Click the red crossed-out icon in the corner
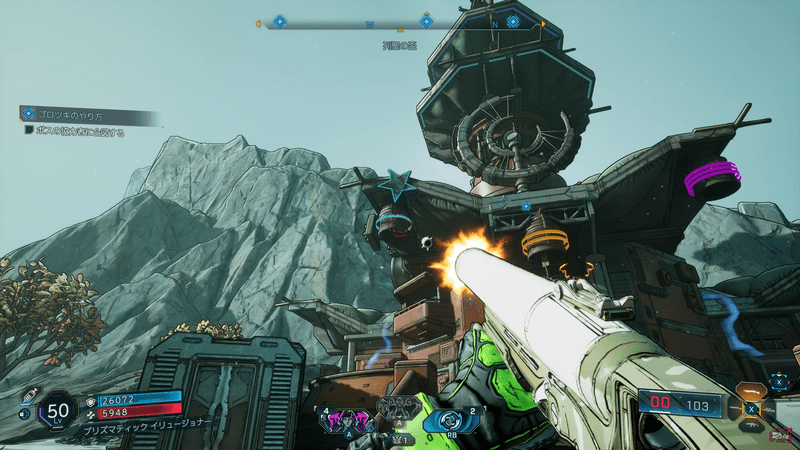Viewport: 800px width, 450px height. click(x=779, y=436)
